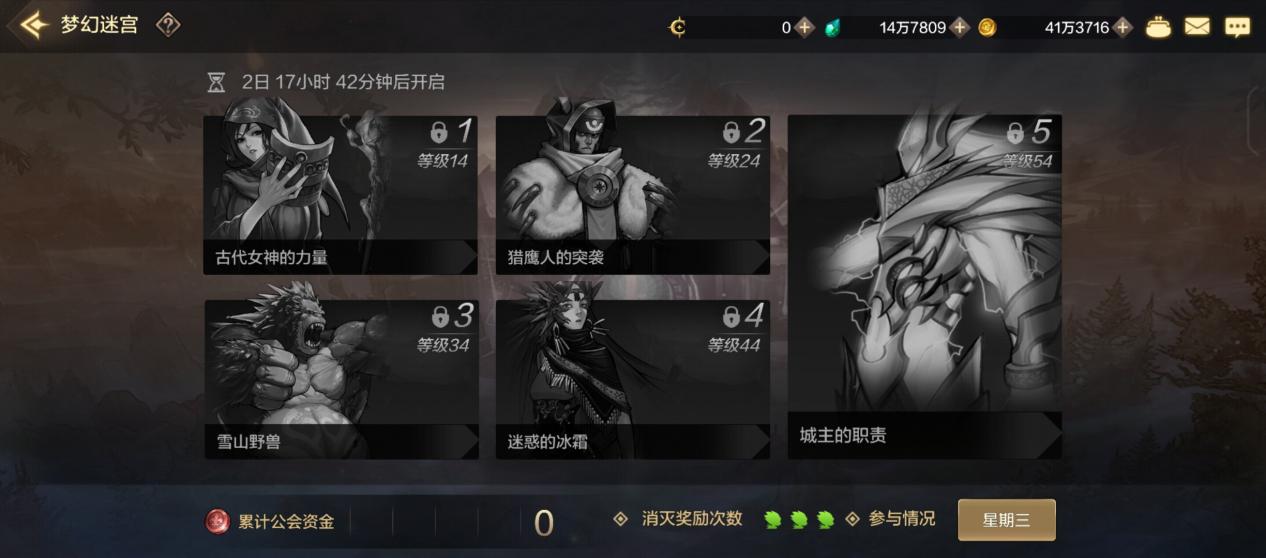Open the chat speech bubble
The height and width of the screenshot is (558, 1266).
click(1238, 27)
